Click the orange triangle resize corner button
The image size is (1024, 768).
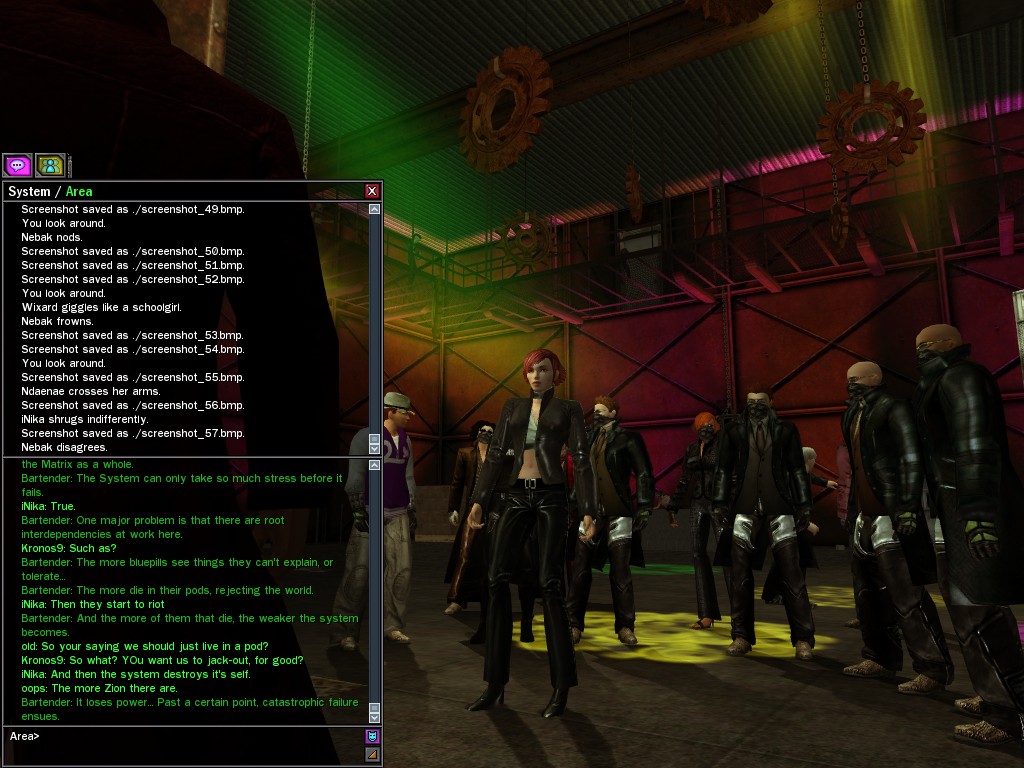[372, 755]
